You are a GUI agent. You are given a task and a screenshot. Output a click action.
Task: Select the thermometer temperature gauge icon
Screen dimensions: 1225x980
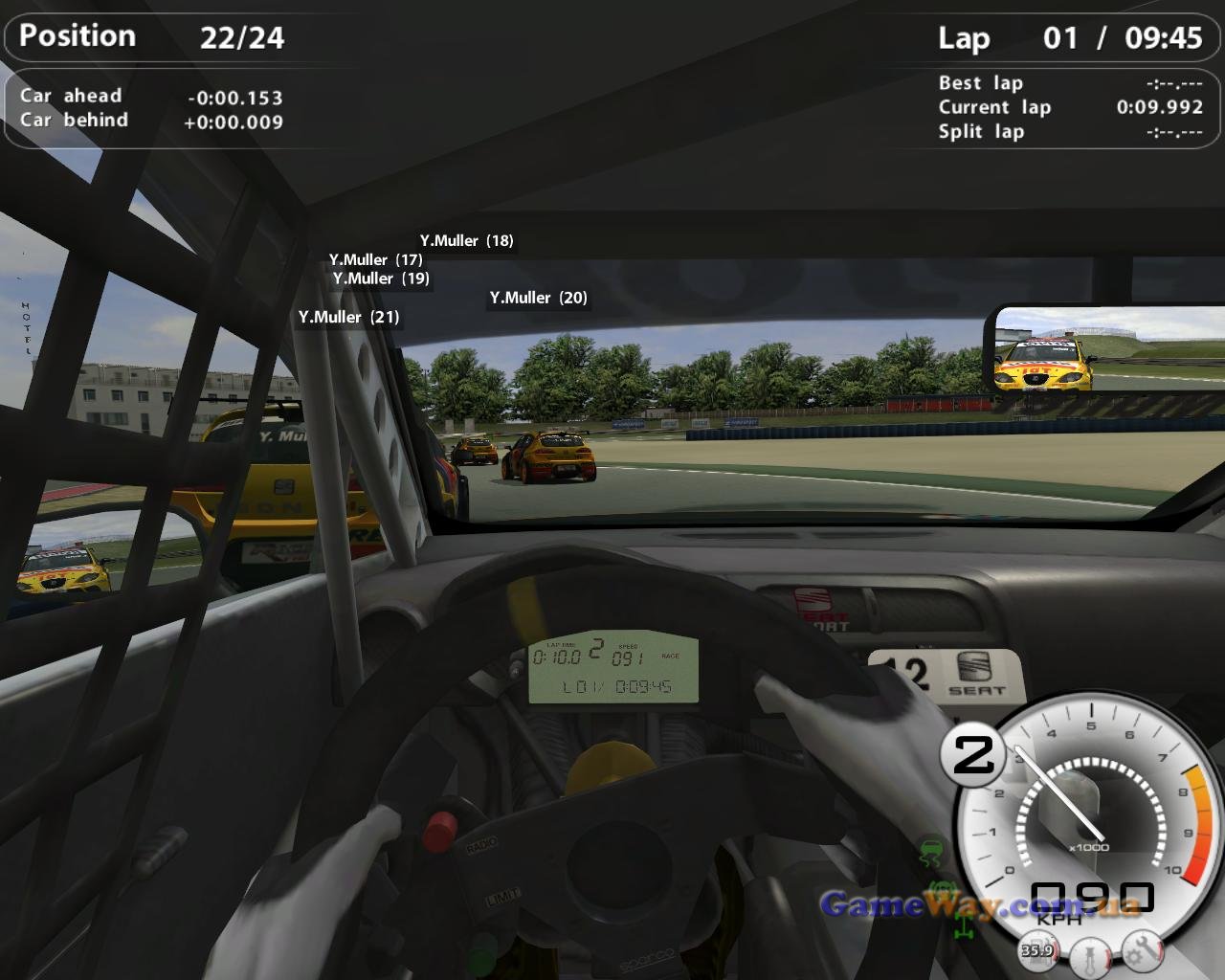point(1089,956)
